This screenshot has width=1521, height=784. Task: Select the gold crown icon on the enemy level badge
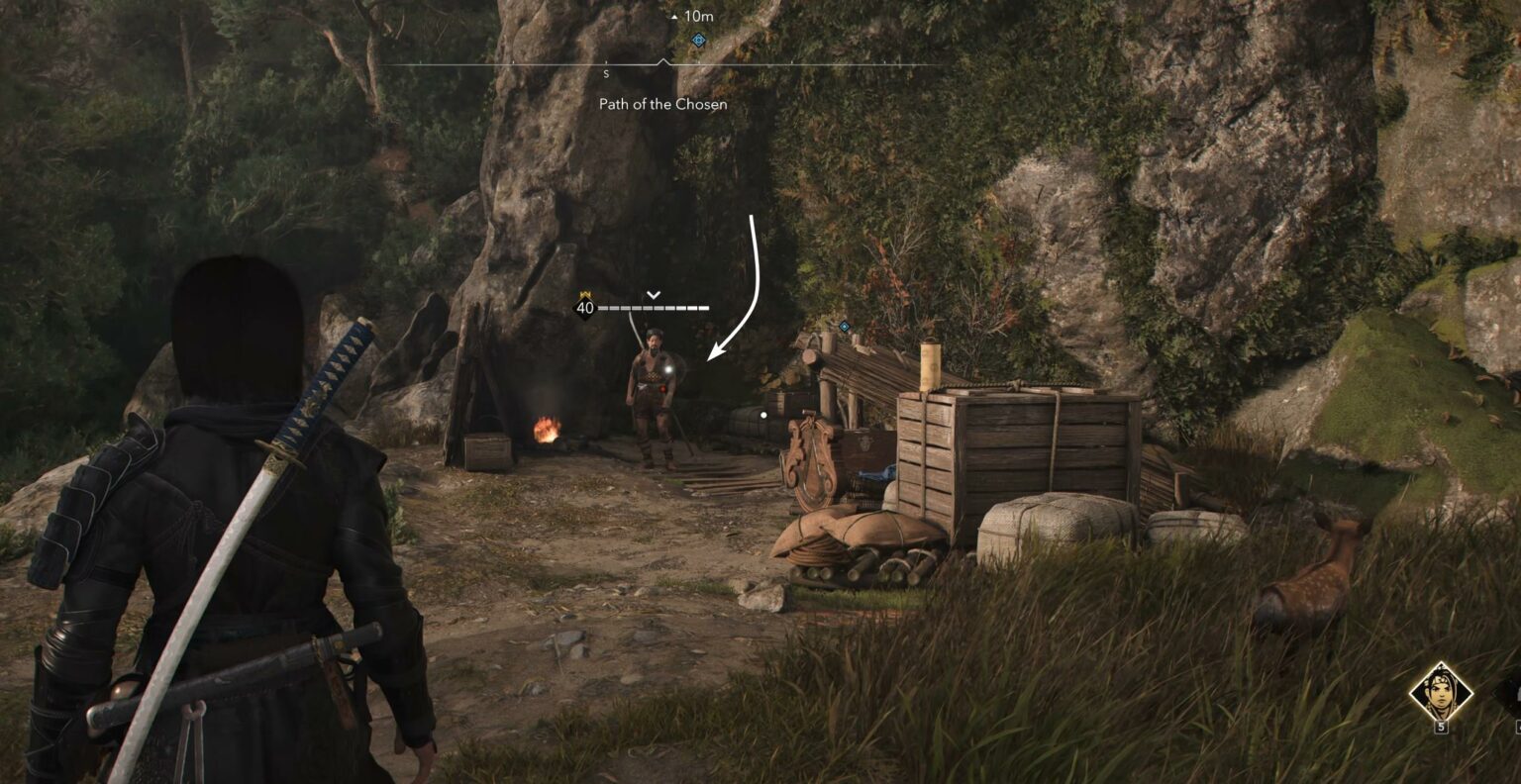tap(585, 293)
